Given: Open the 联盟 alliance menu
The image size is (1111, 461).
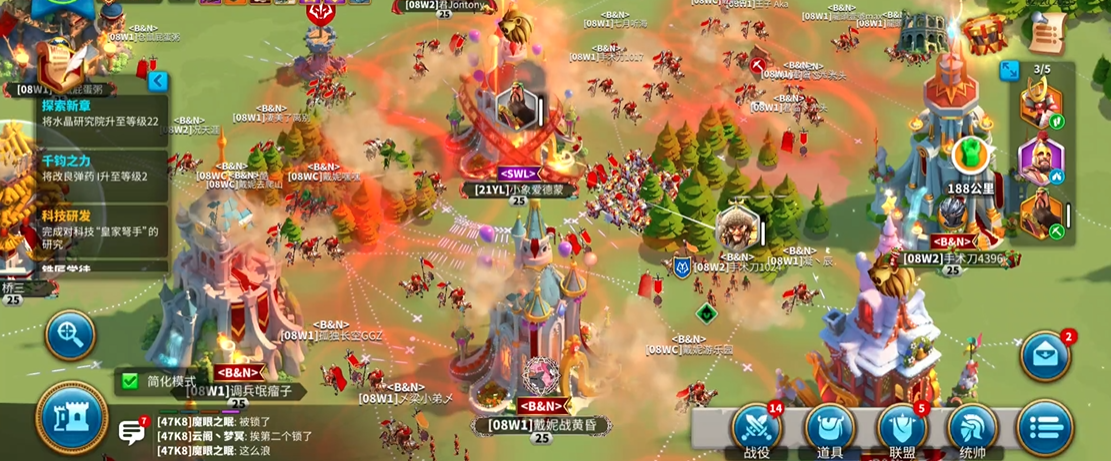Looking at the screenshot, I should 902,427.
